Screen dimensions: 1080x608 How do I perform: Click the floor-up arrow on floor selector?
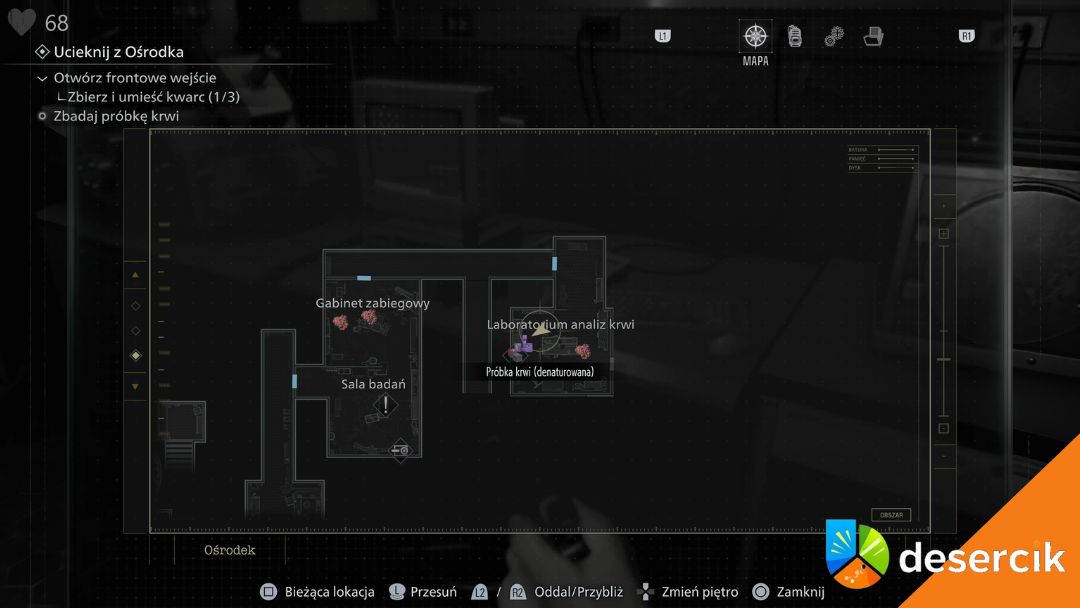(135, 275)
